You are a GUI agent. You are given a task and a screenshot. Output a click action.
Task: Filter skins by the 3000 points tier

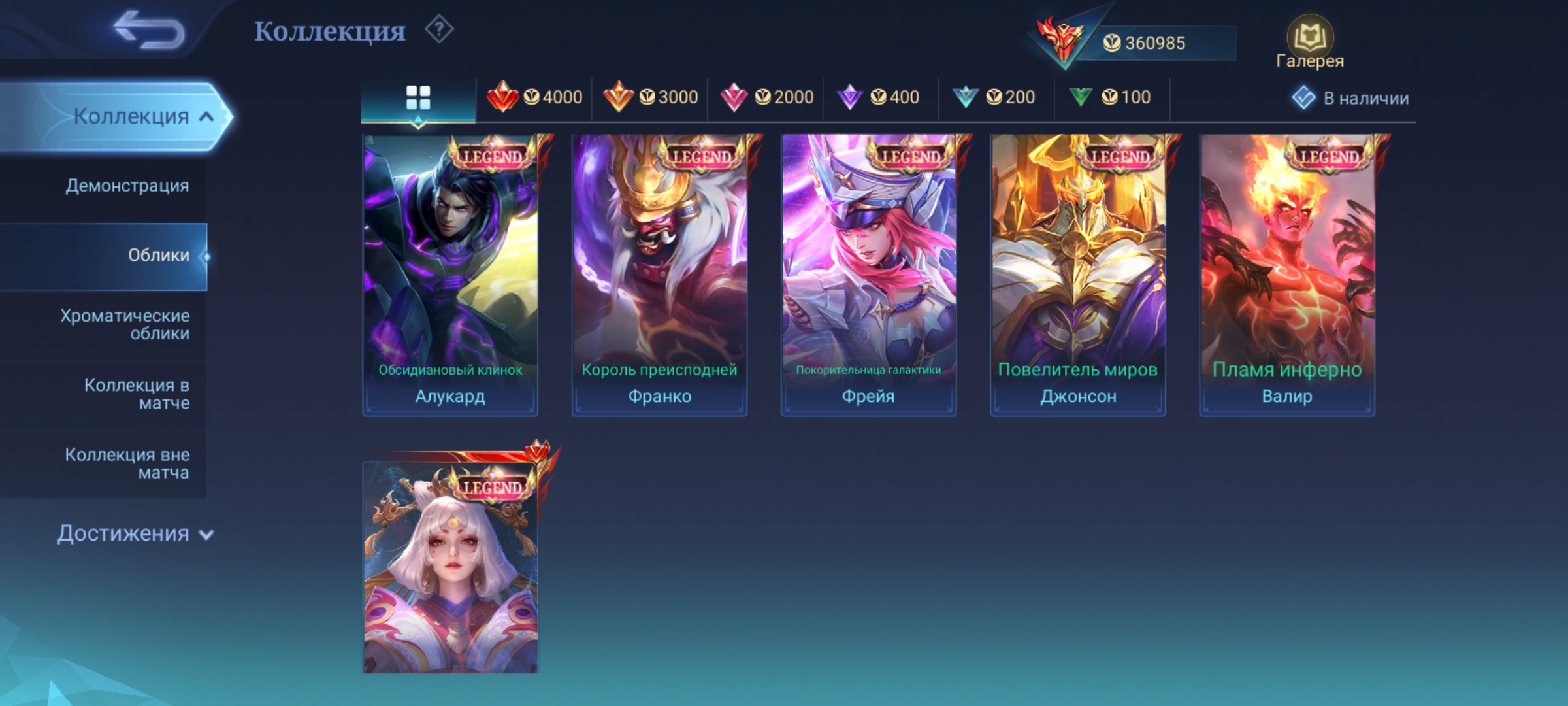pos(650,98)
